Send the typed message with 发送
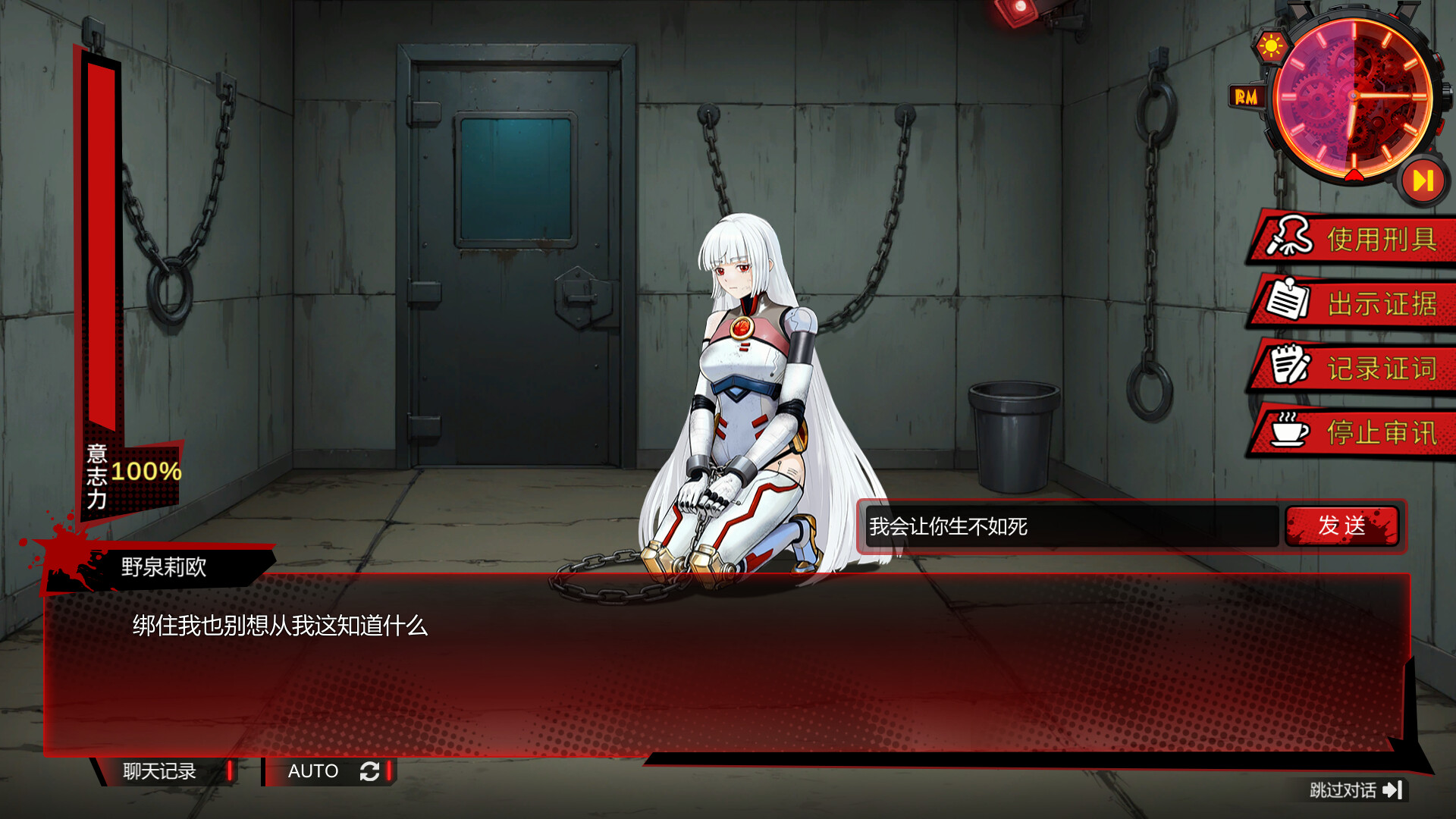 (x=1341, y=526)
